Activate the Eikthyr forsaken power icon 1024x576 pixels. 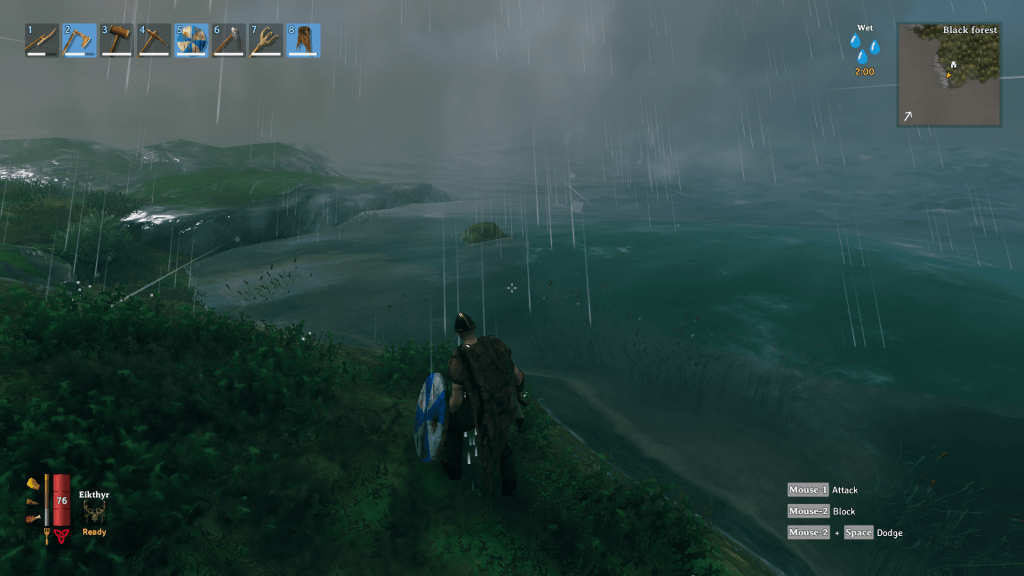click(94, 511)
